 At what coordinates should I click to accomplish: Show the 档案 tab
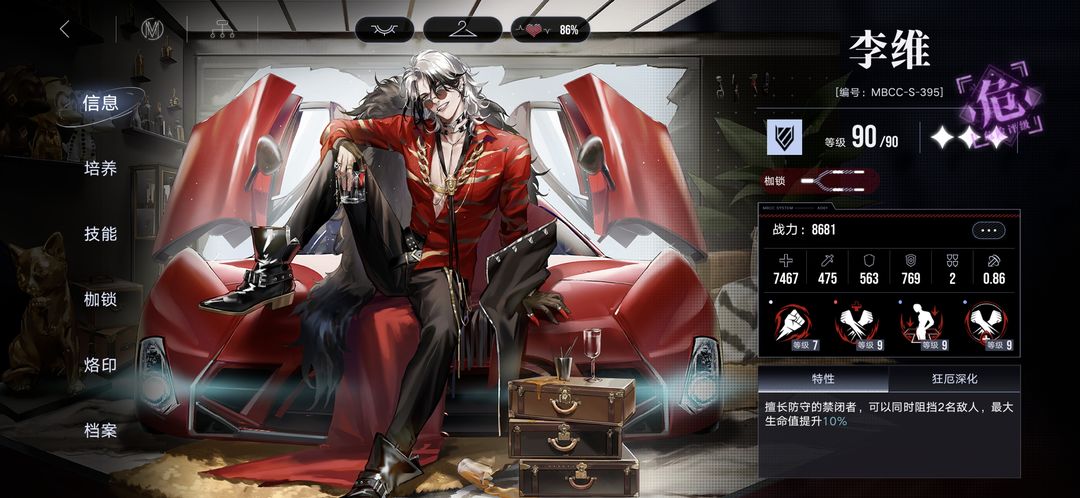tap(101, 431)
